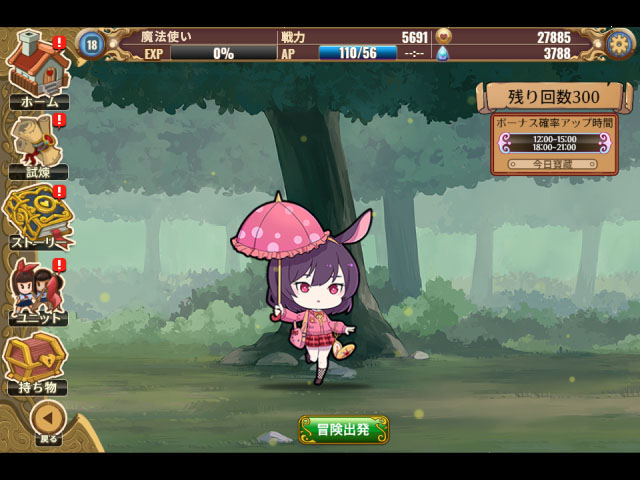Tap the blue gem currency icon
The width and height of the screenshot is (640, 480).
(x=445, y=54)
